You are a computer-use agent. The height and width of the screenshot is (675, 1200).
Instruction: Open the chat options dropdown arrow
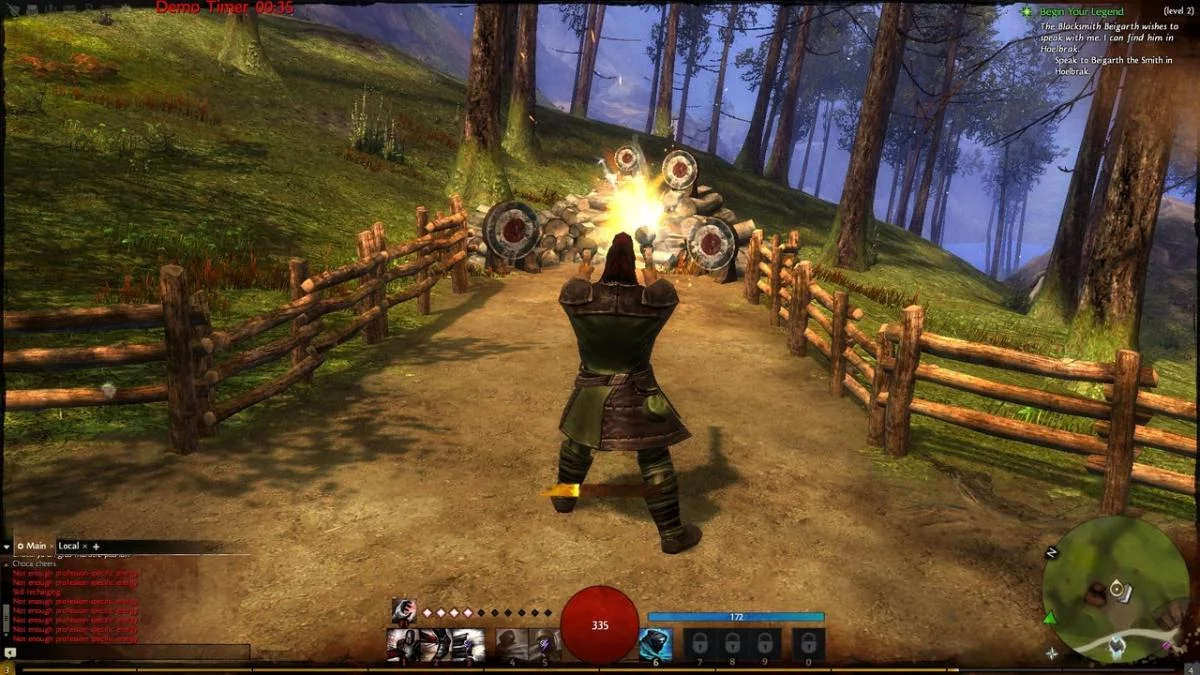(x=7, y=546)
